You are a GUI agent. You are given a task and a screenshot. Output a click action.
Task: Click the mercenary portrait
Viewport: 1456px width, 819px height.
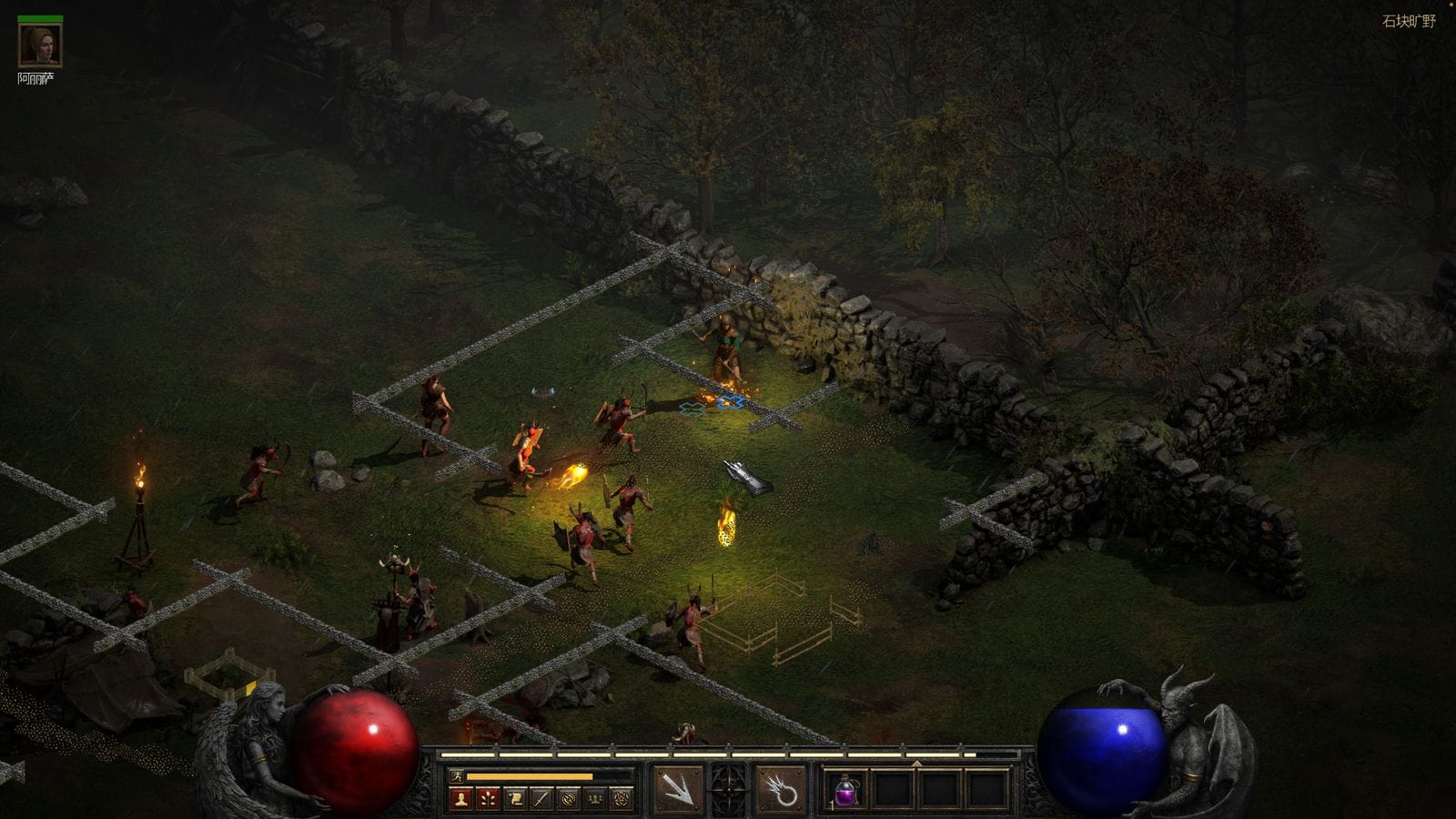(40, 45)
